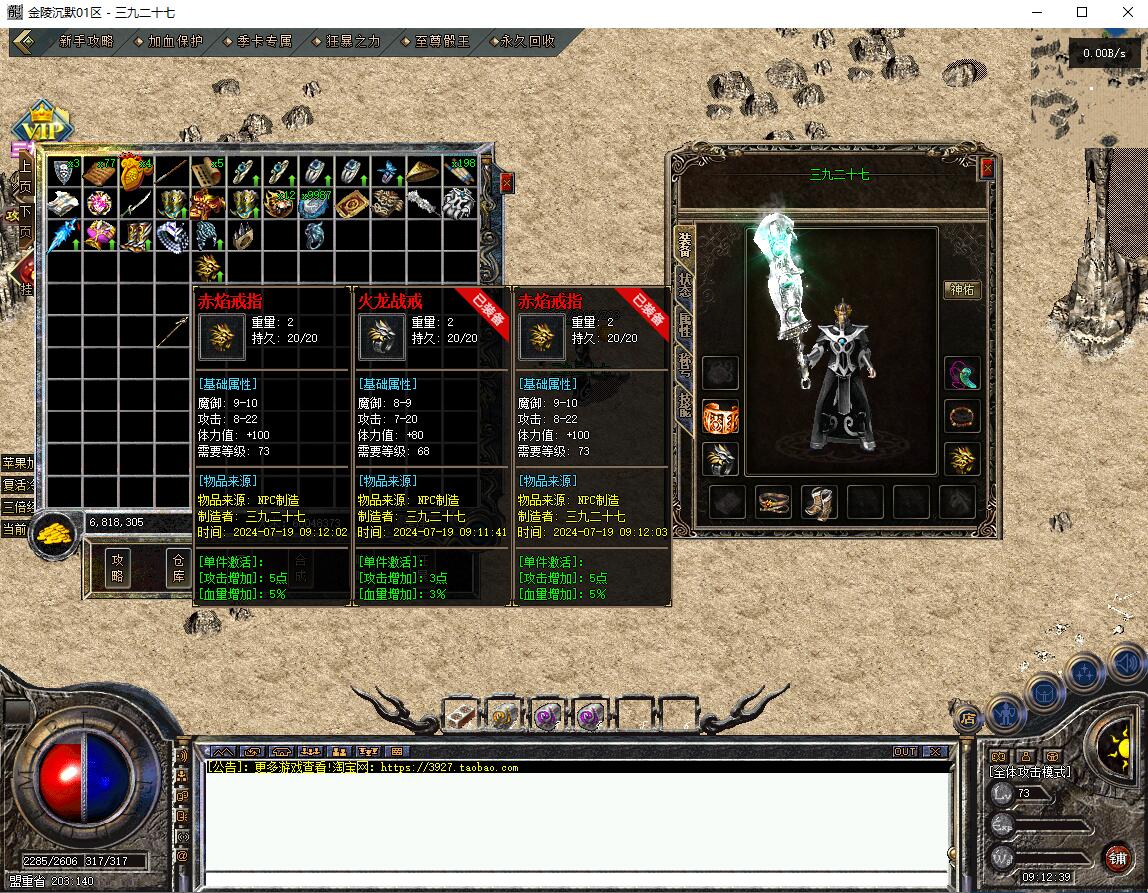This screenshot has height=893, width=1148.
Task: Select the 永久回收 menu entry
Action: click(528, 42)
